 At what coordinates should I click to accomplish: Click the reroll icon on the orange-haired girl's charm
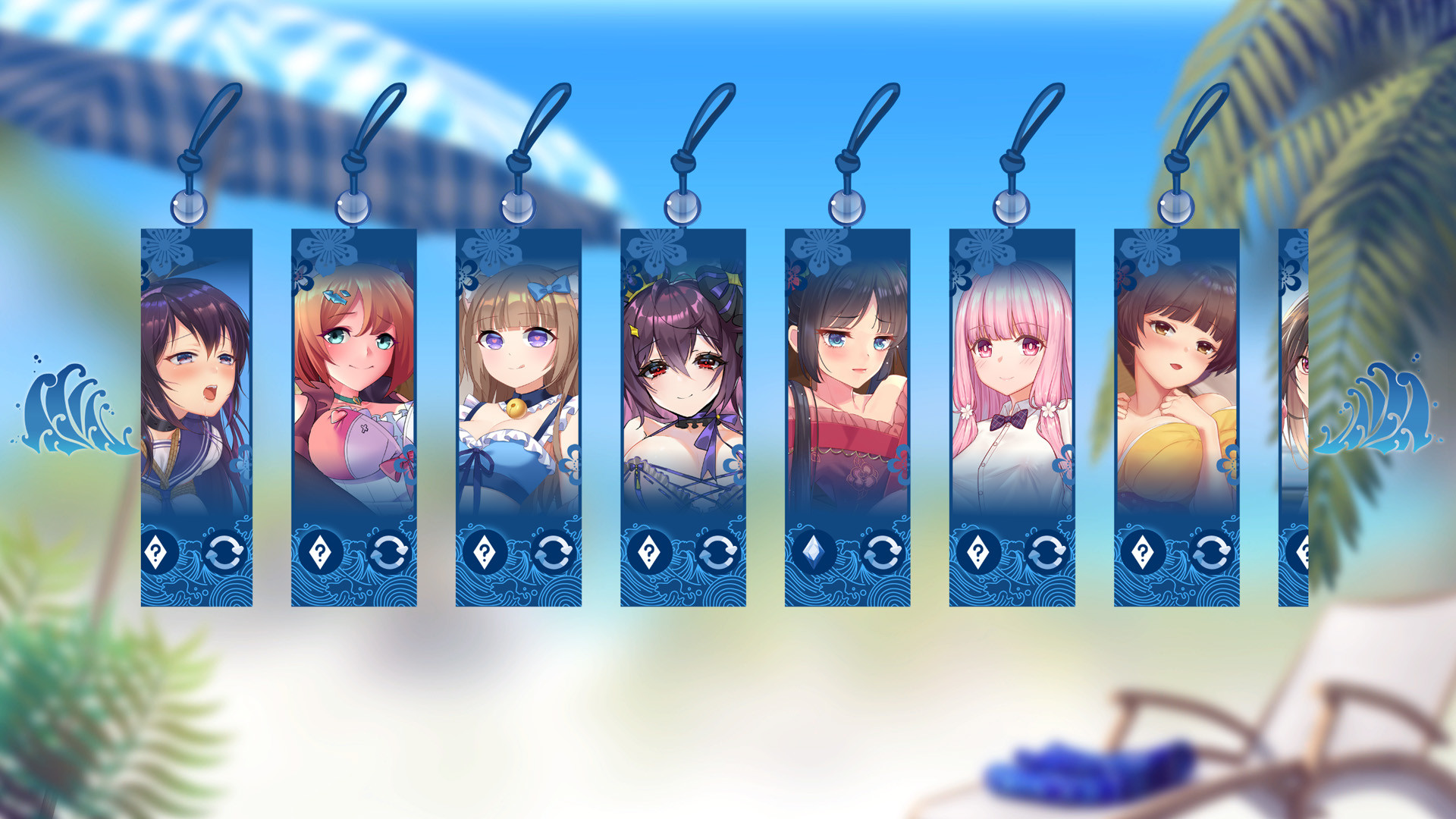pyautogui.click(x=389, y=554)
